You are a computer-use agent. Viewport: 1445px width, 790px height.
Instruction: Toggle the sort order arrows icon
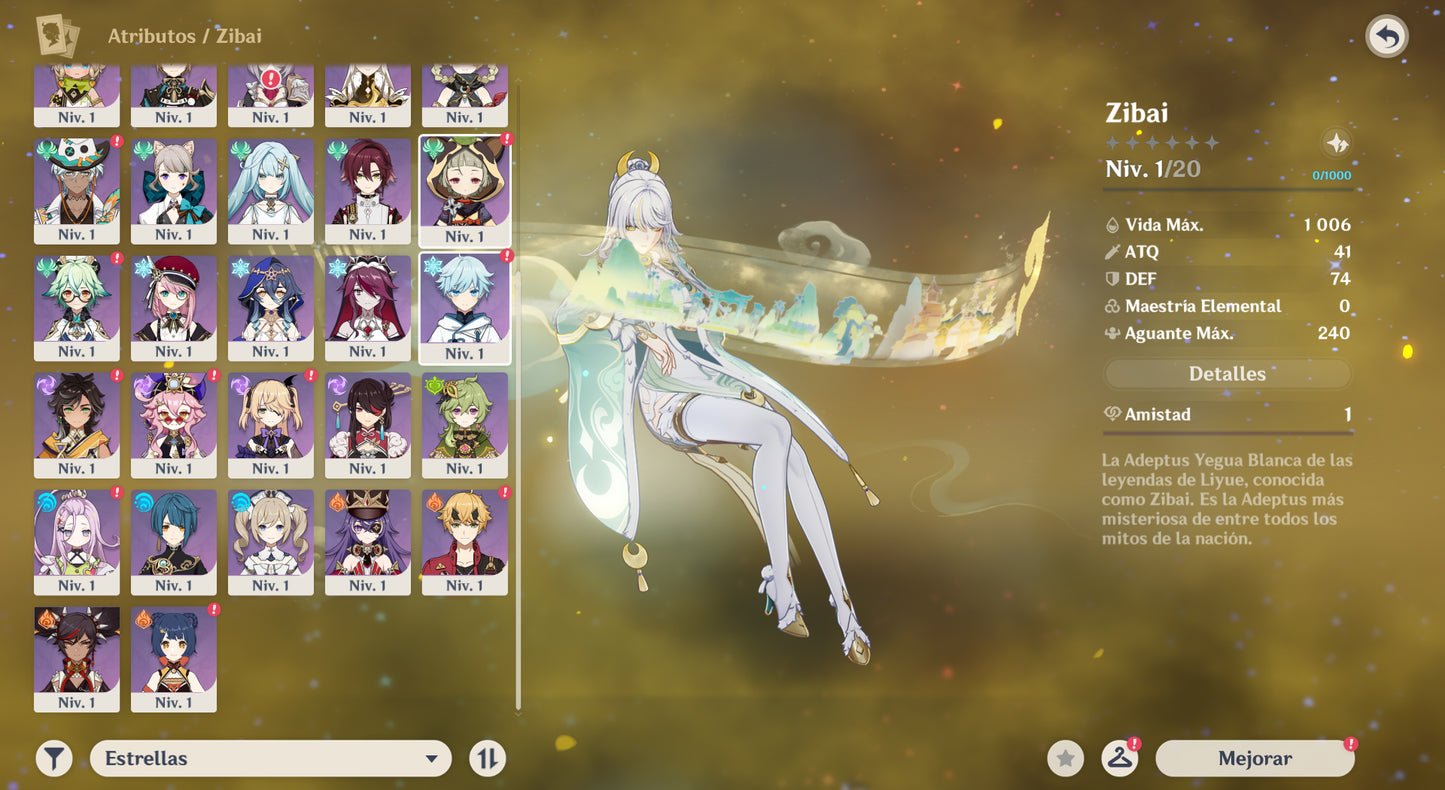487,758
